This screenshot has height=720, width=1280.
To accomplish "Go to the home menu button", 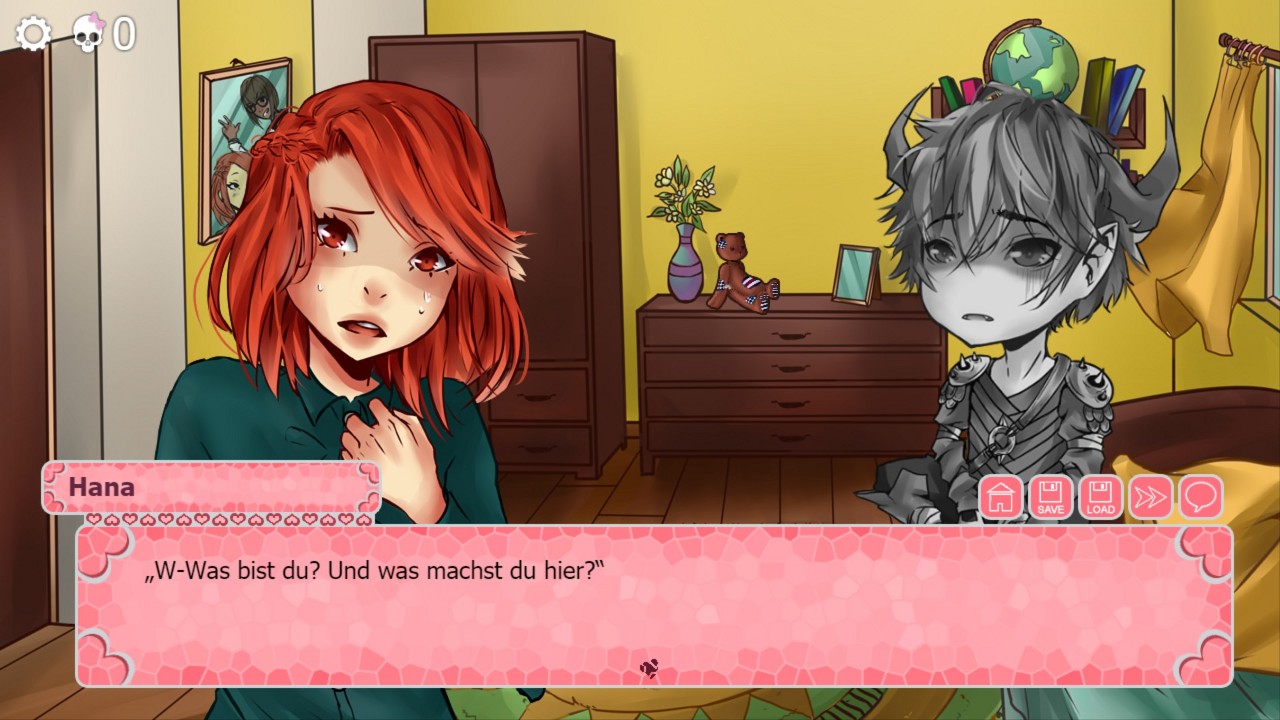I will [1001, 497].
